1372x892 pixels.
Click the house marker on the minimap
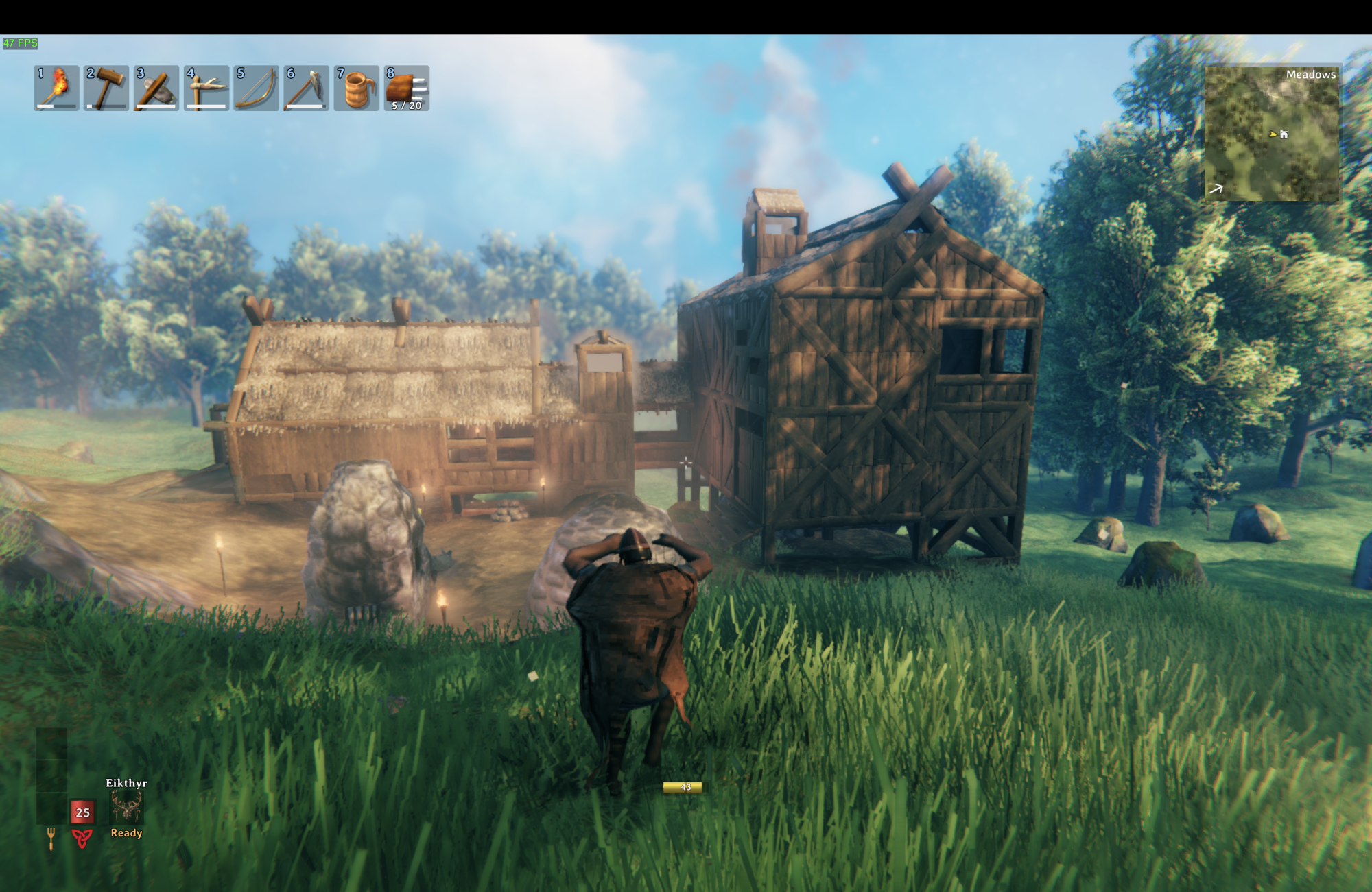click(x=1284, y=134)
